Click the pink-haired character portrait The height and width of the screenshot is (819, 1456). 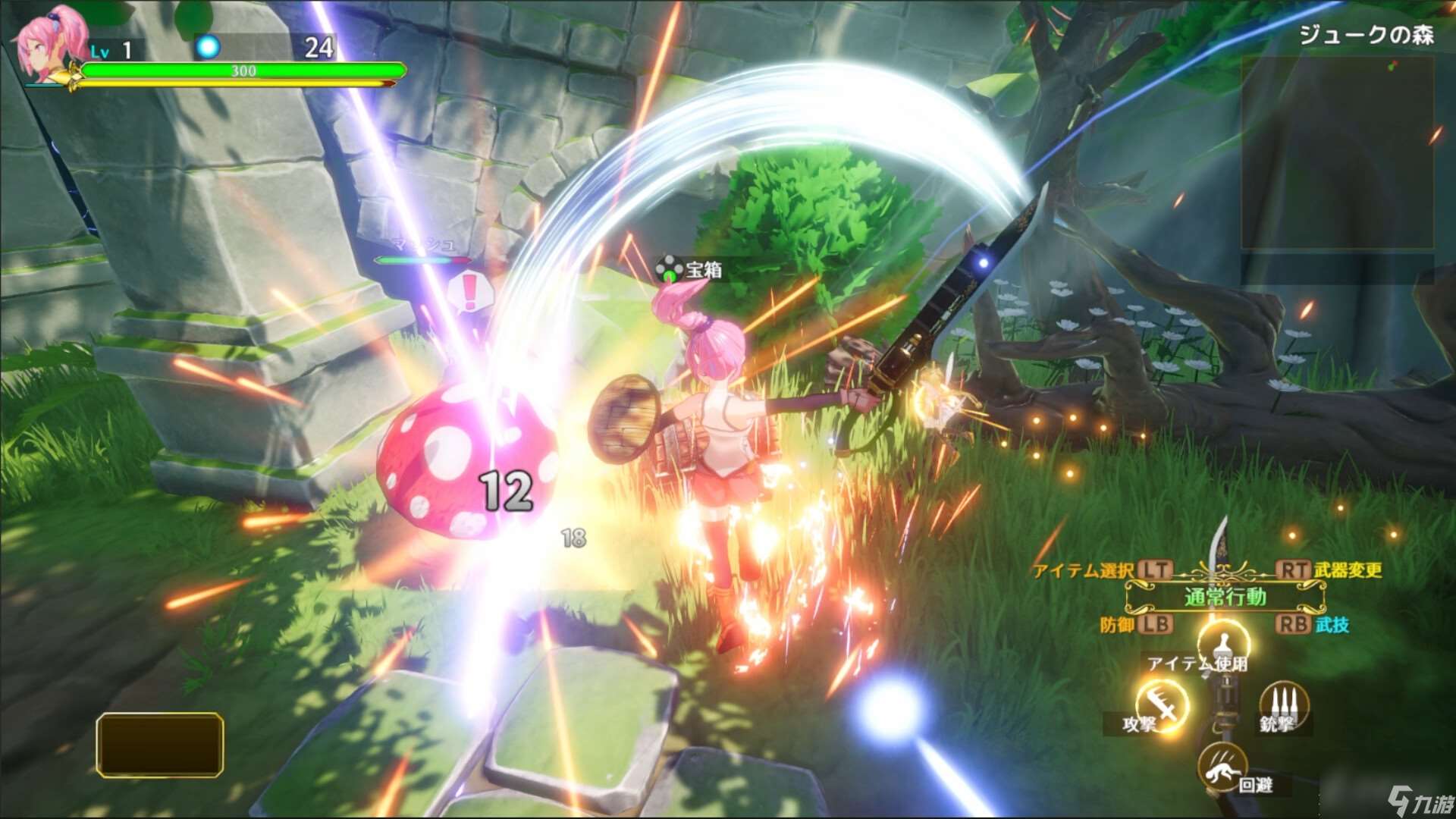tap(50, 47)
